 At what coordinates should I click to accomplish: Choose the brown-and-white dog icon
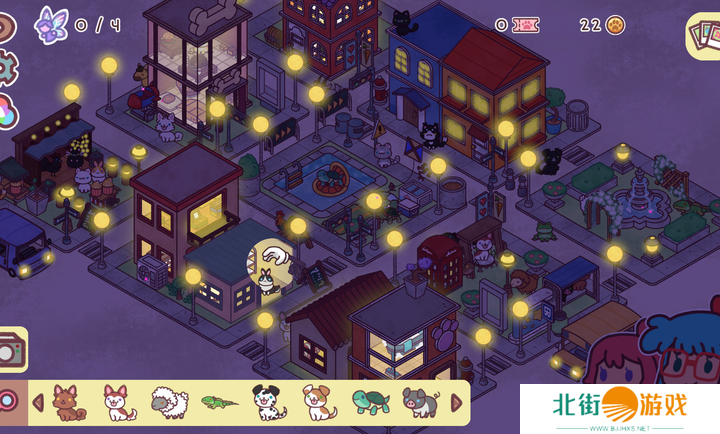pyautogui.click(x=317, y=402)
